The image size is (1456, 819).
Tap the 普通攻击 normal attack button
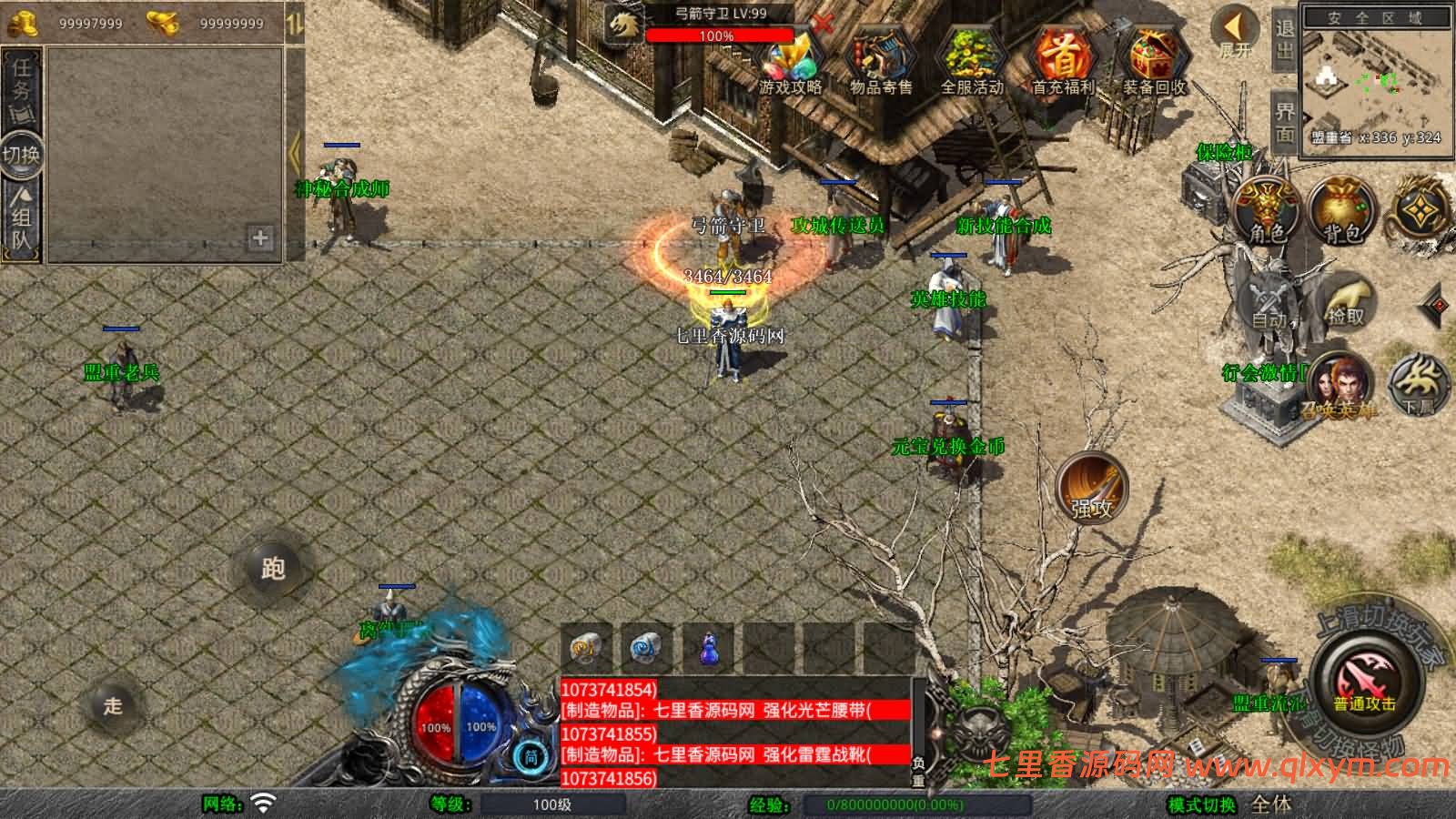point(1364,681)
